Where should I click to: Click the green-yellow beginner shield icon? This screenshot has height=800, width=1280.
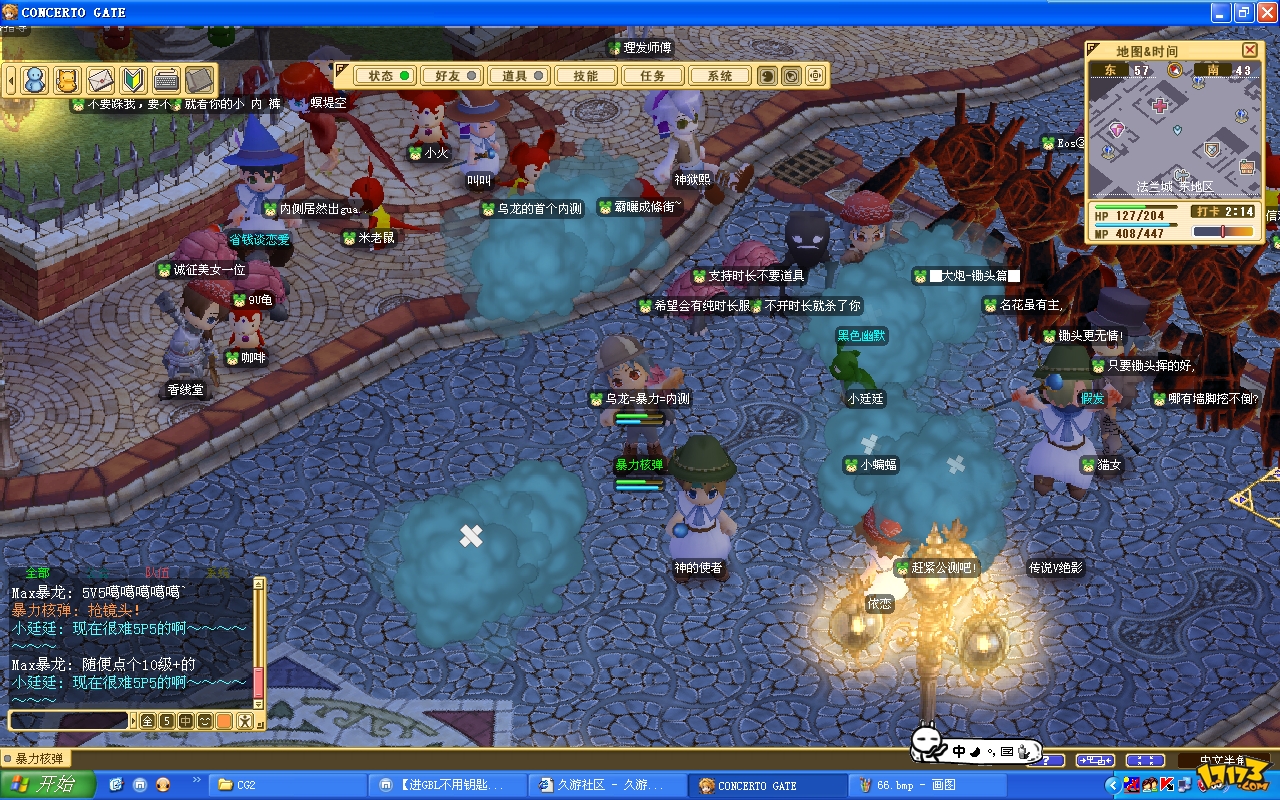133,80
